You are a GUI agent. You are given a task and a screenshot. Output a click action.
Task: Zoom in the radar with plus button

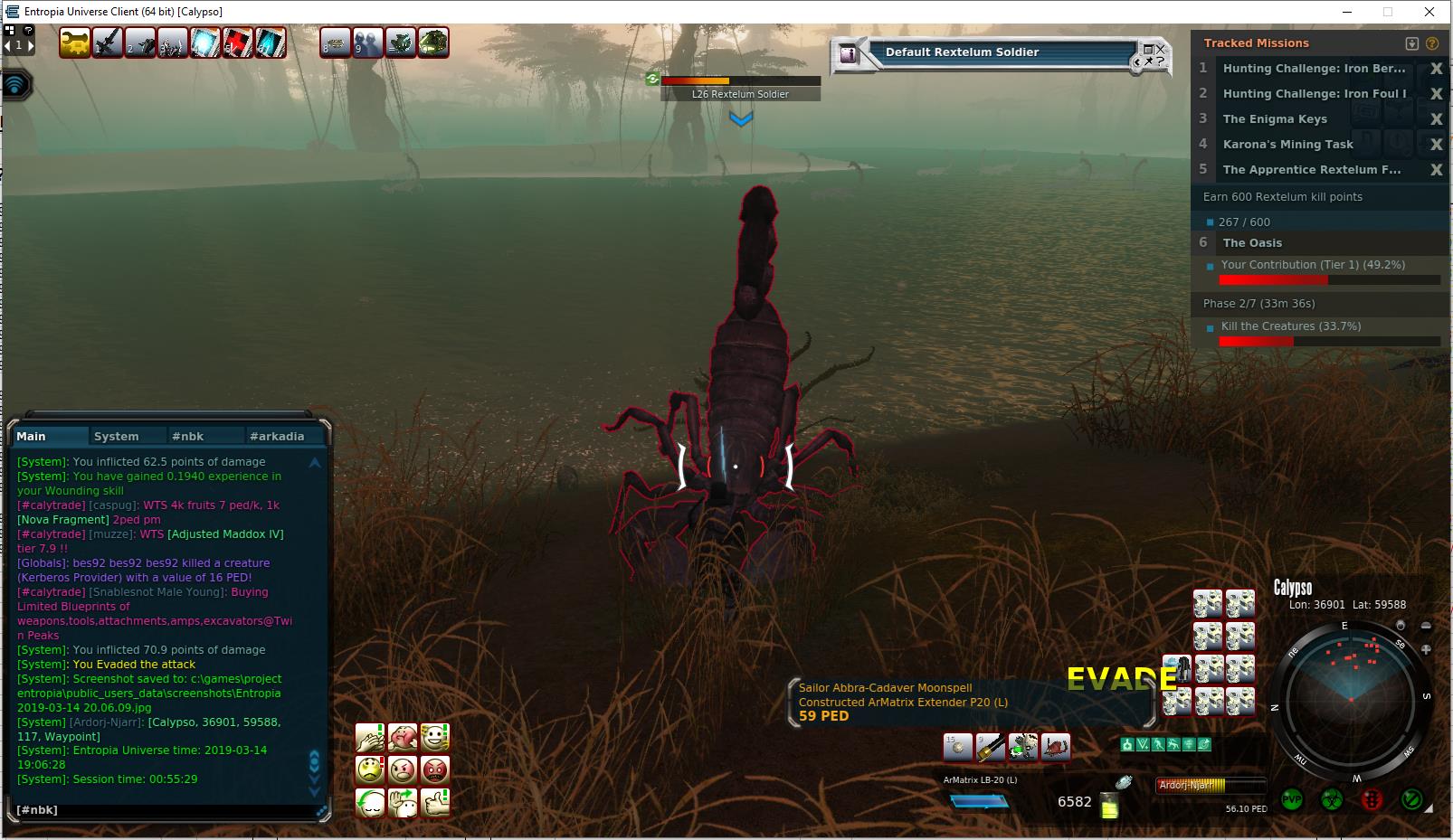(x=1427, y=649)
